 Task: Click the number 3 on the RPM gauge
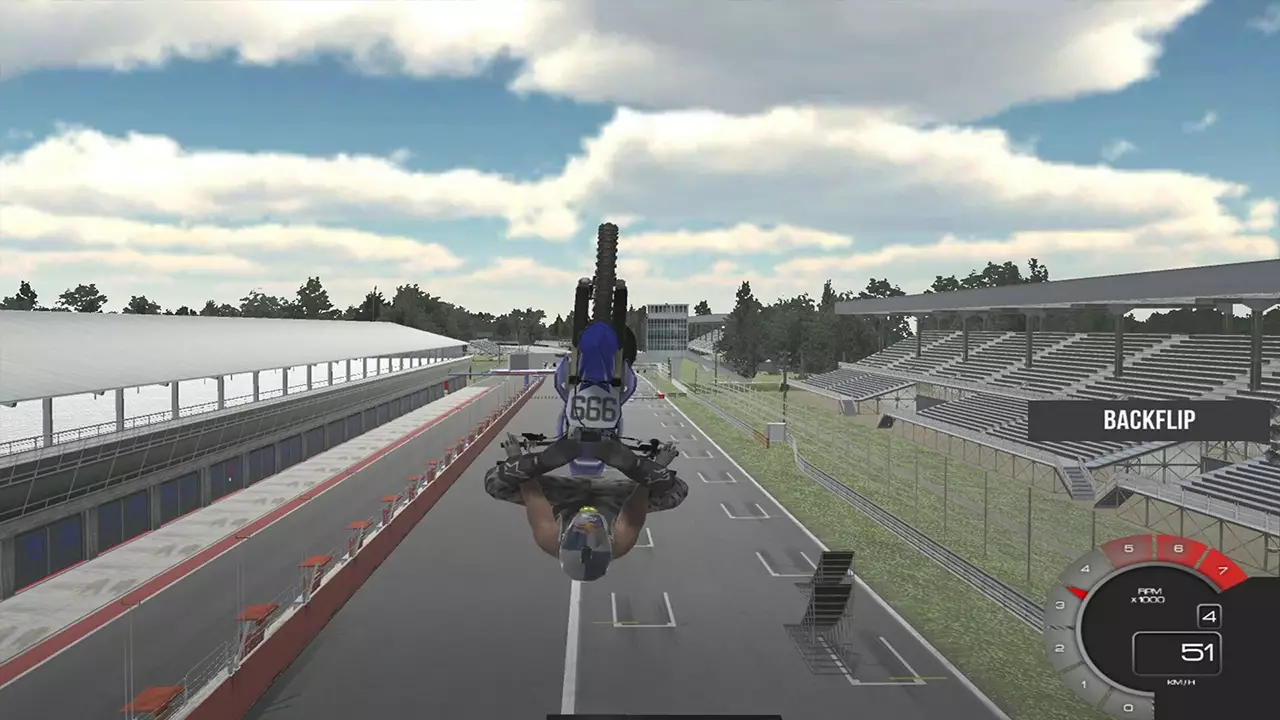pos(1058,605)
